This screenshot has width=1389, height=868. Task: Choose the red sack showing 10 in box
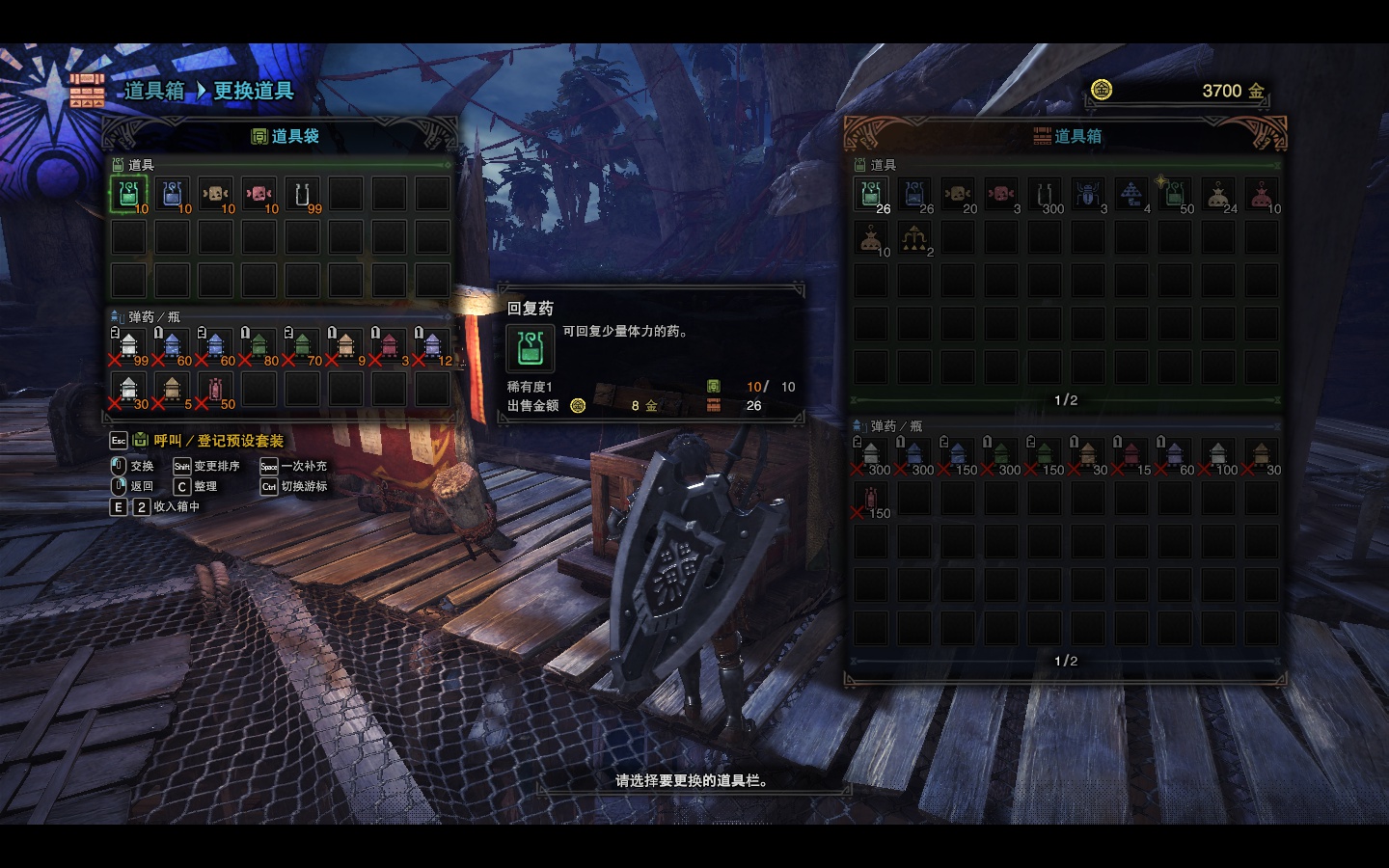point(1261,195)
